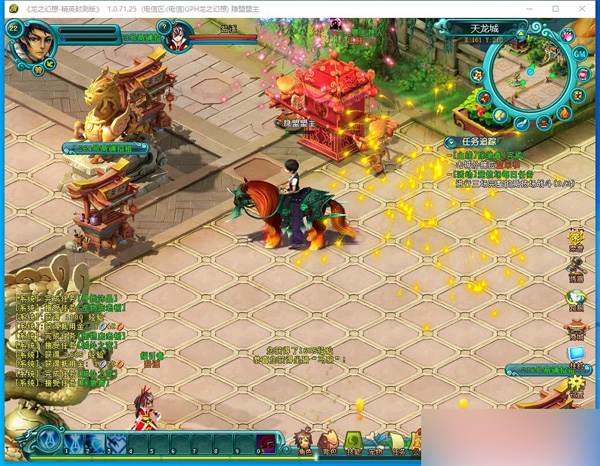Open the 背包 bag menu
Screen dimensions: 600x466
(x=329, y=441)
